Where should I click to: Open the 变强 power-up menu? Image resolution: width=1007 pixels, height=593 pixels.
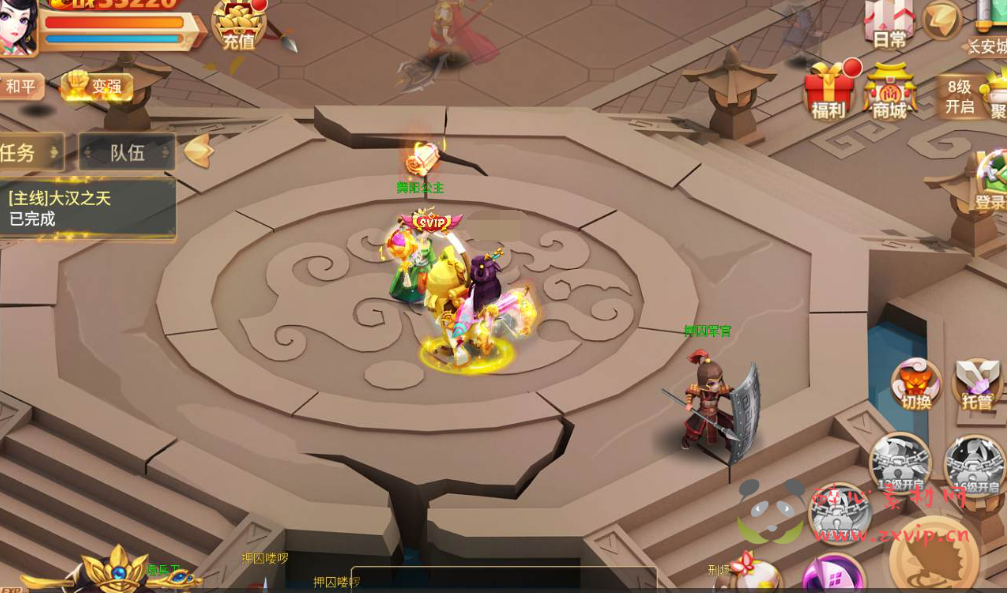(x=98, y=87)
